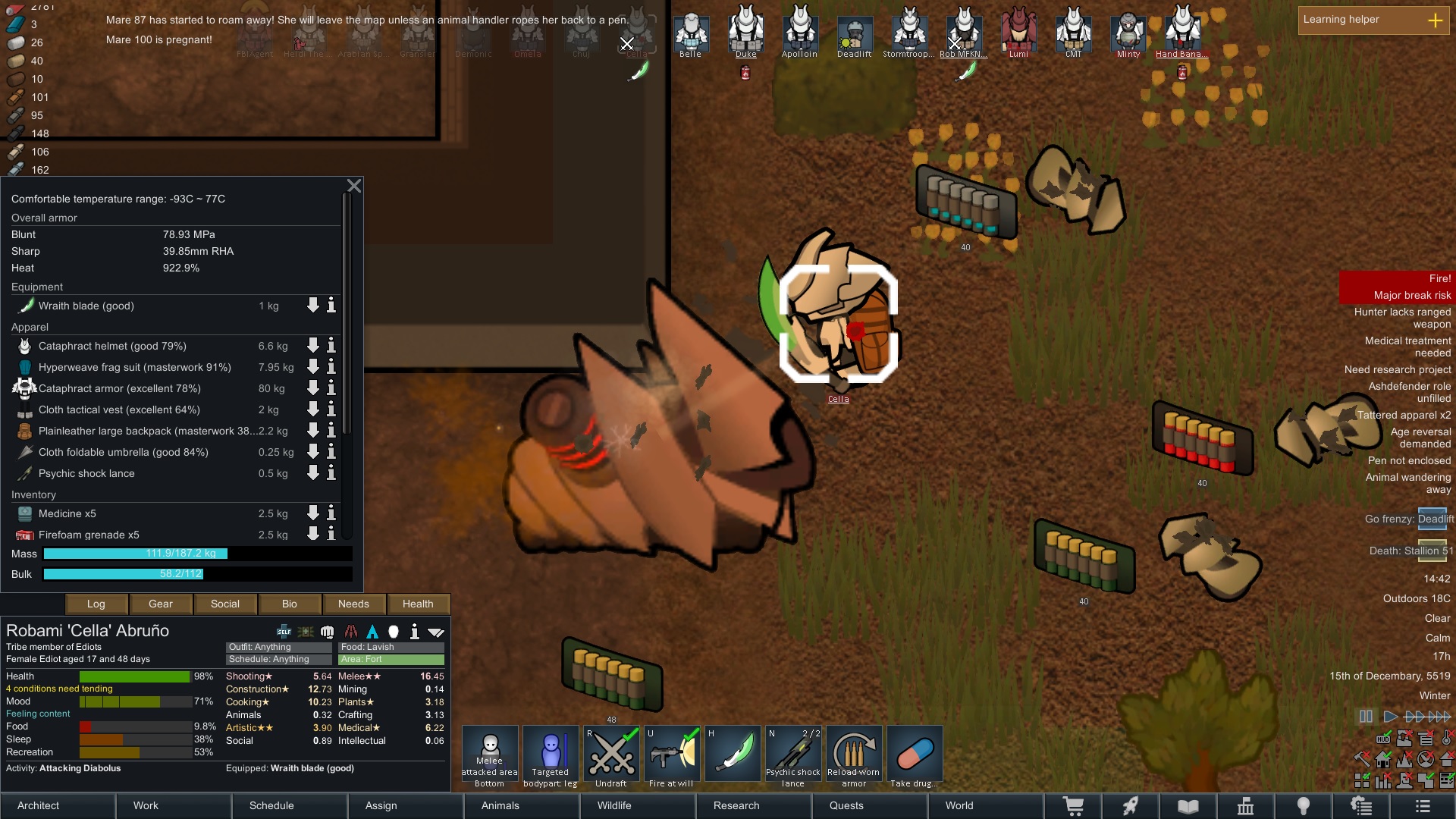Close the gear inventory panel
Viewport: 1456px width, 819px height.
(x=354, y=186)
